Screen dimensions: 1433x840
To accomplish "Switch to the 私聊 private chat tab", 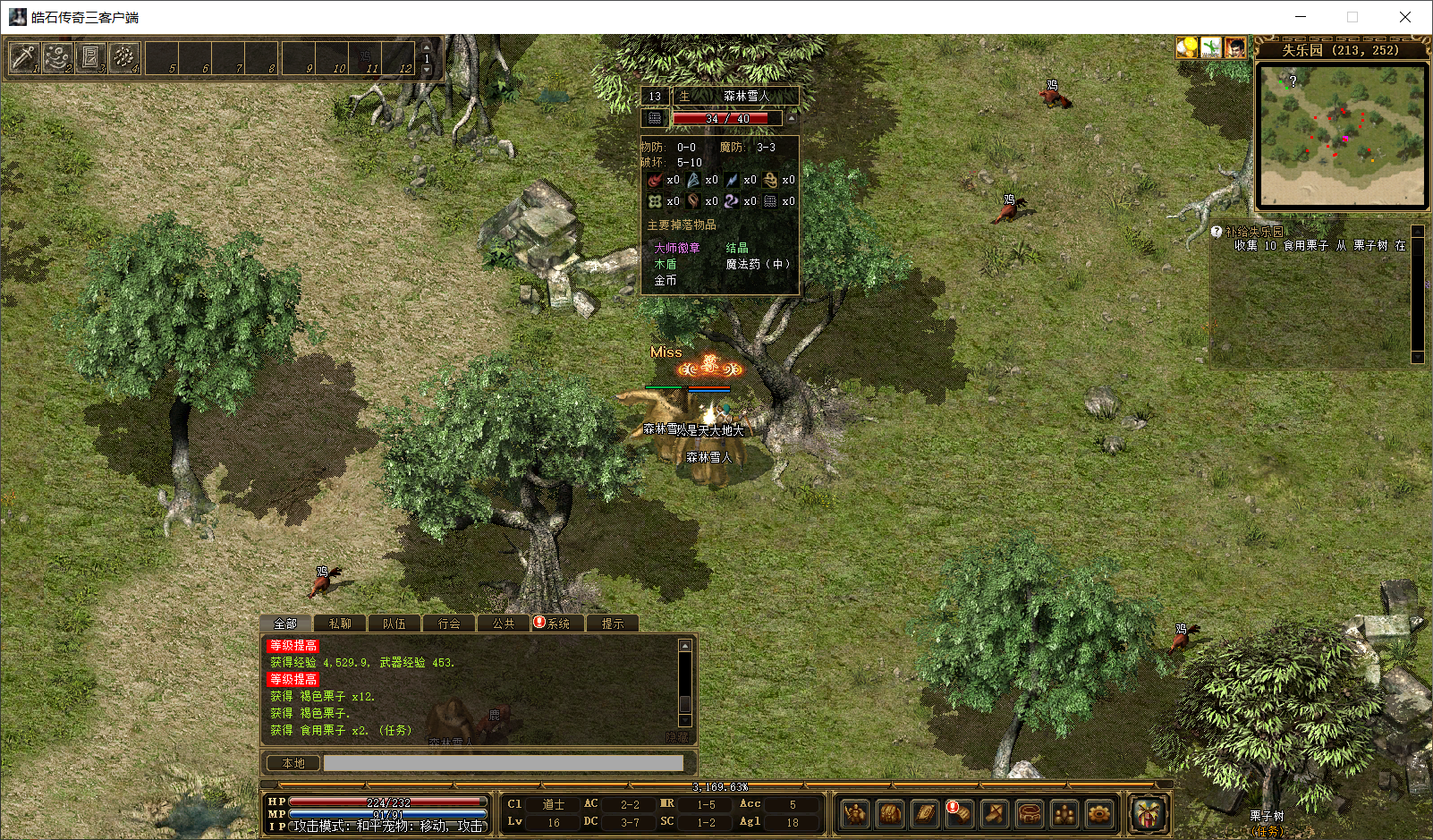I will click(x=340, y=624).
